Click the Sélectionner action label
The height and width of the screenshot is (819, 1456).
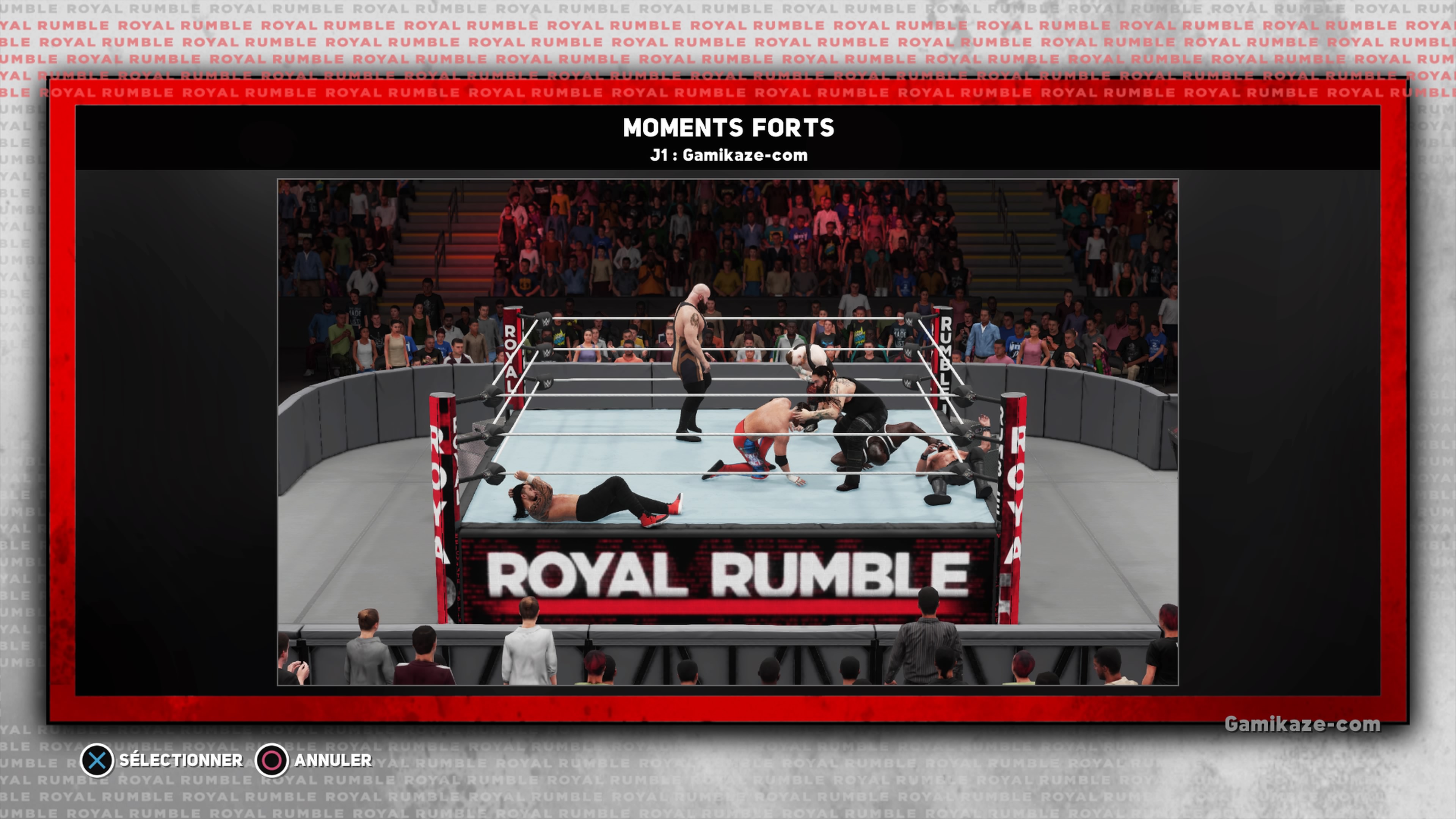[x=181, y=760]
